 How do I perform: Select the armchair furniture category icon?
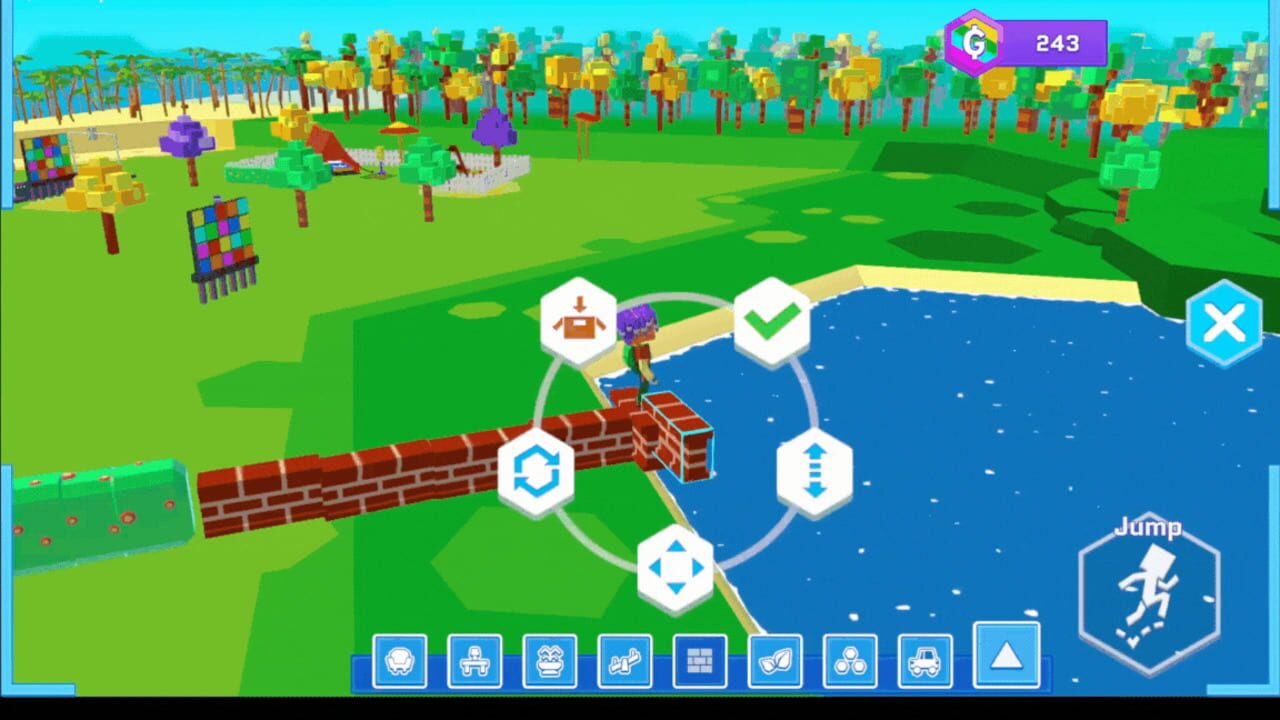[x=401, y=660]
